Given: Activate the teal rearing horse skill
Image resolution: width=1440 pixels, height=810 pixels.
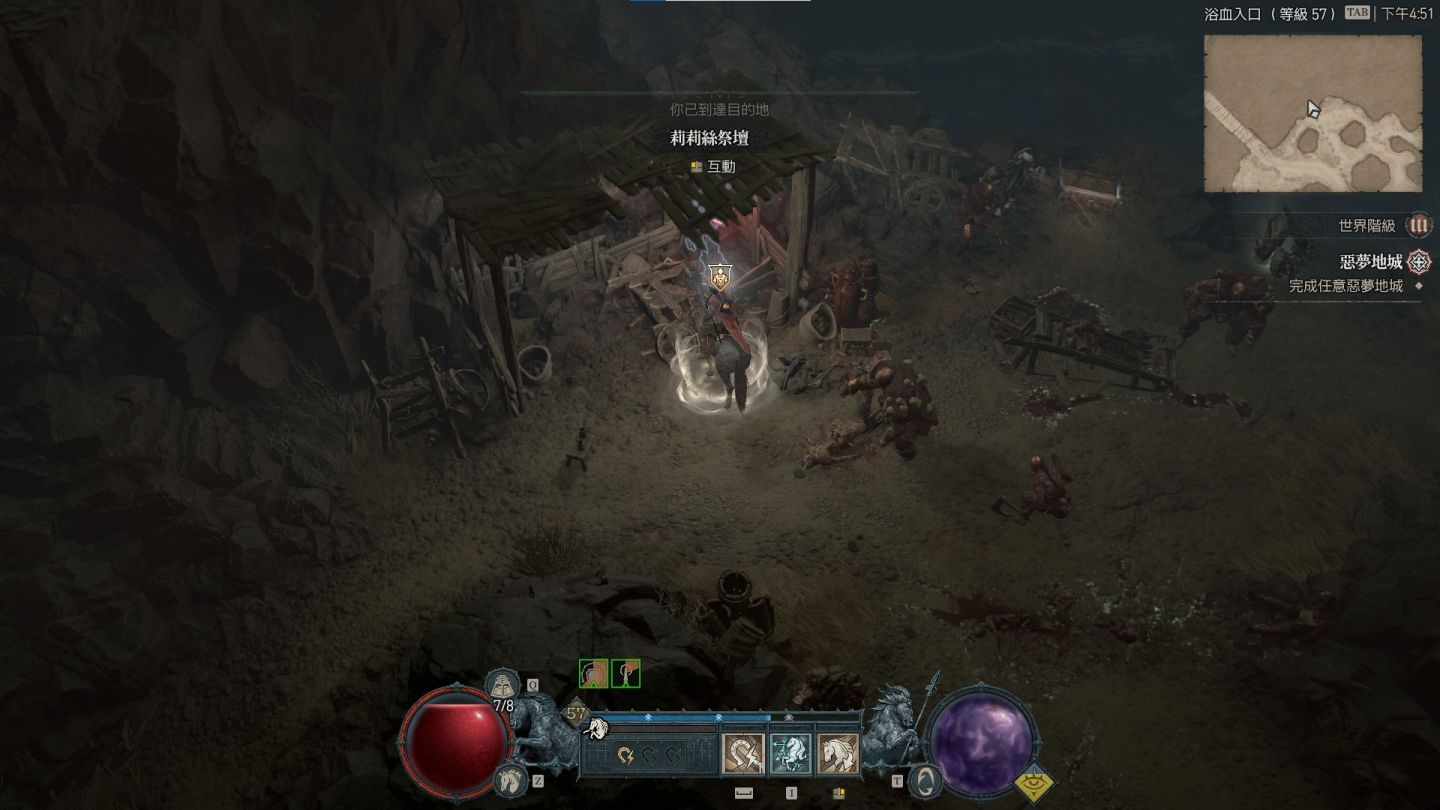Looking at the screenshot, I should point(790,755).
